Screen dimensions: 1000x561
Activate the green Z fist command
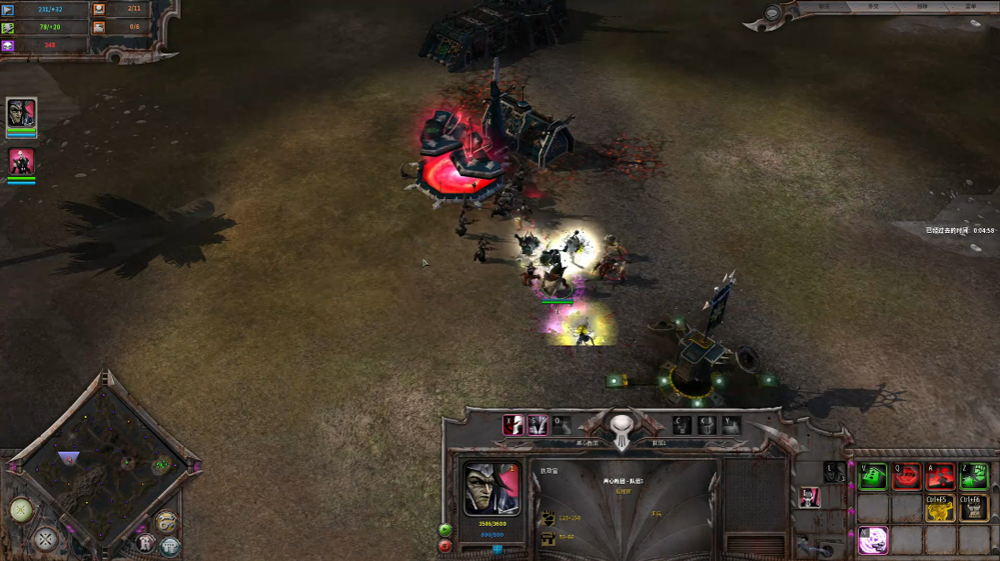tap(974, 477)
